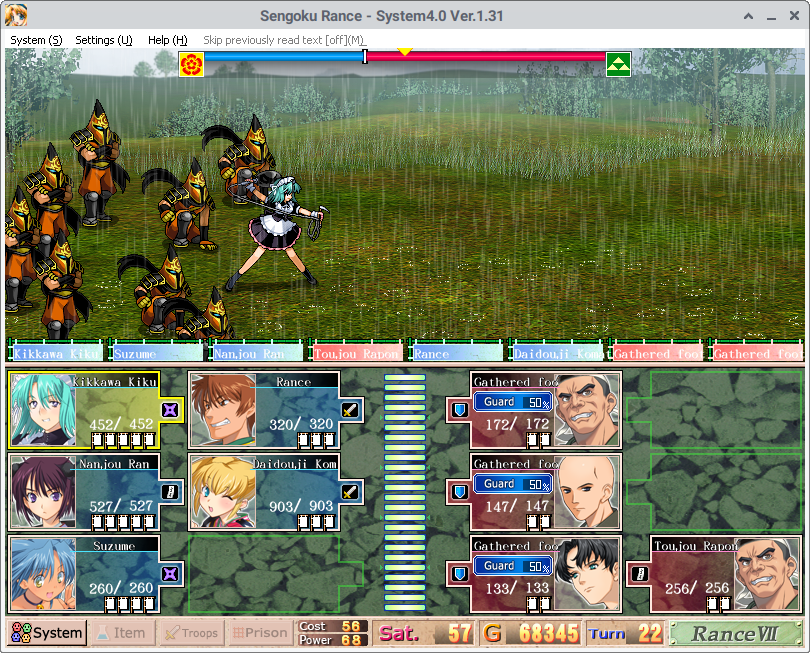
Task: Open the Settings (U) menu
Action: pos(104,40)
